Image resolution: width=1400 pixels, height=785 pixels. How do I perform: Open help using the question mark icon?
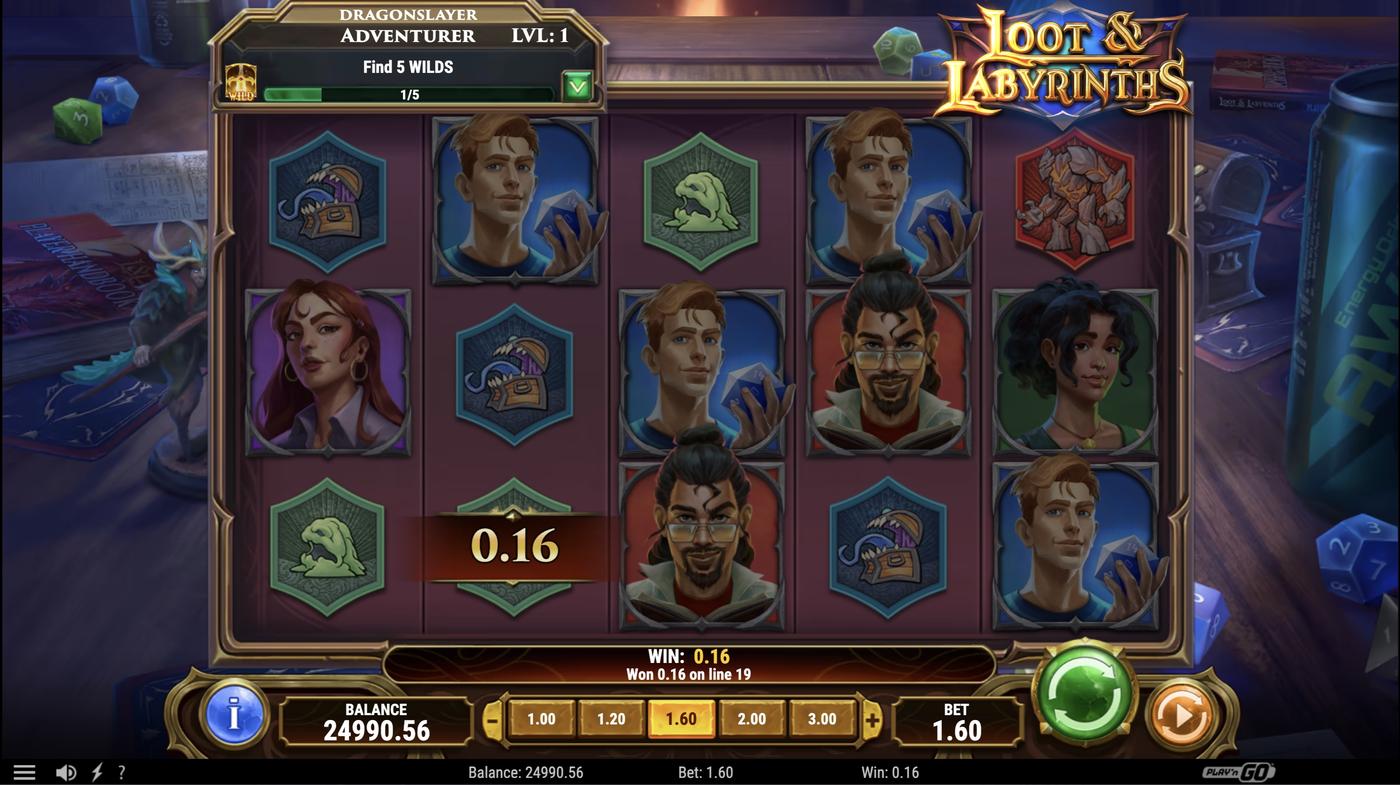[x=121, y=770]
